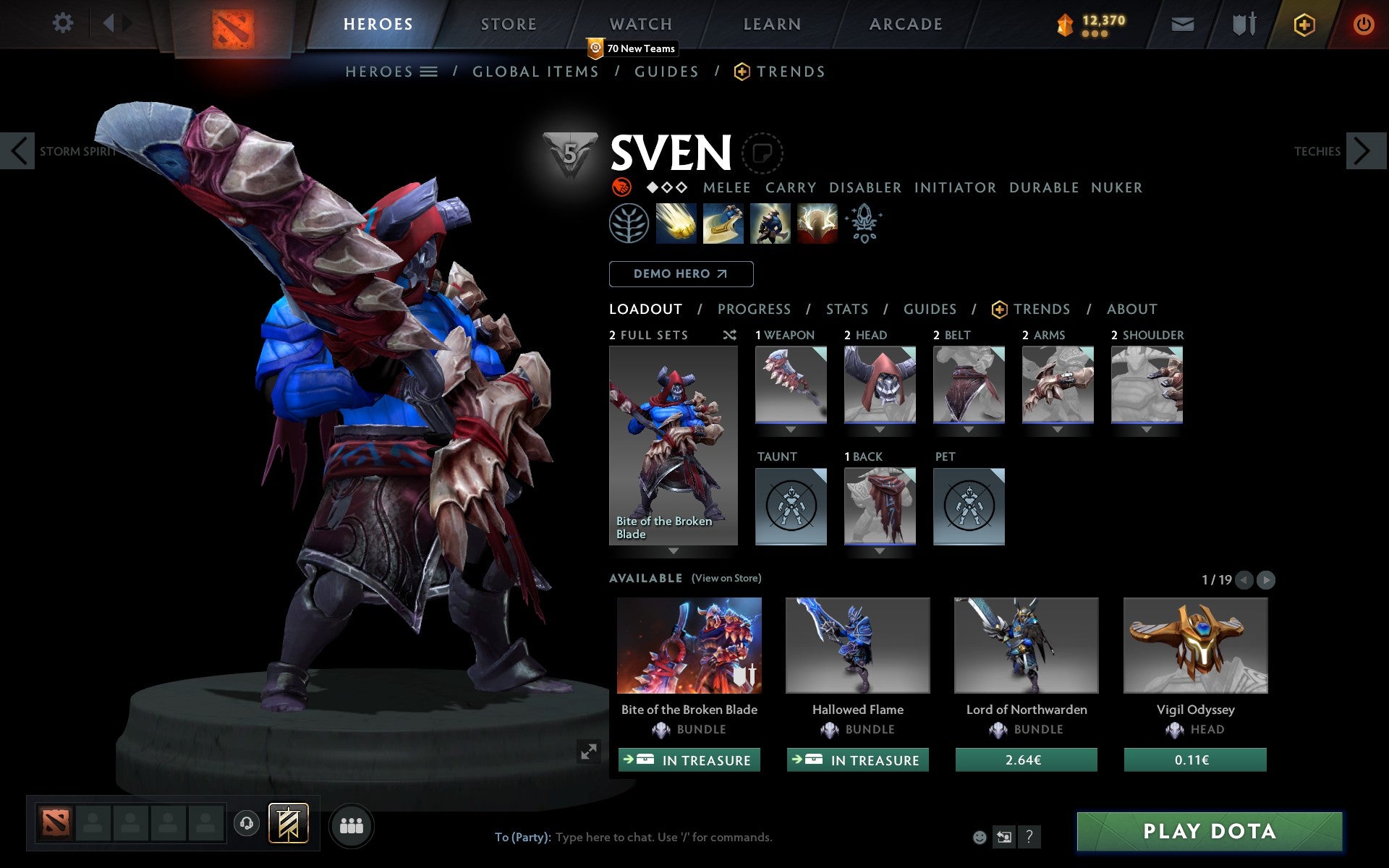This screenshot has width=1389, height=868.
Task: Click Sven's Aghanim's Scepter upgrade icon
Action: pyautogui.click(x=863, y=224)
